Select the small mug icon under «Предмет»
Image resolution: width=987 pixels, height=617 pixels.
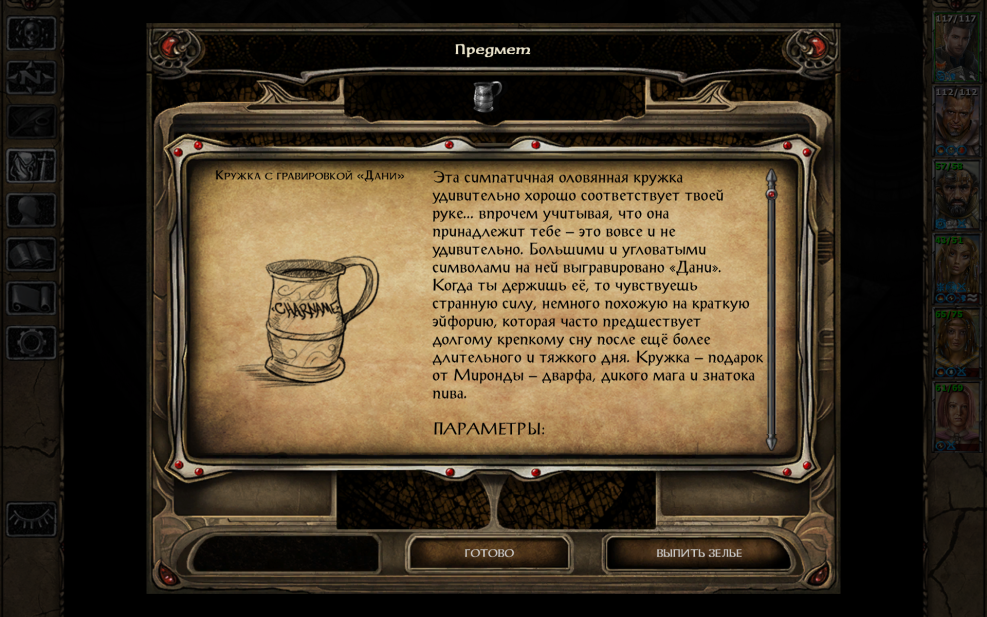(x=488, y=96)
